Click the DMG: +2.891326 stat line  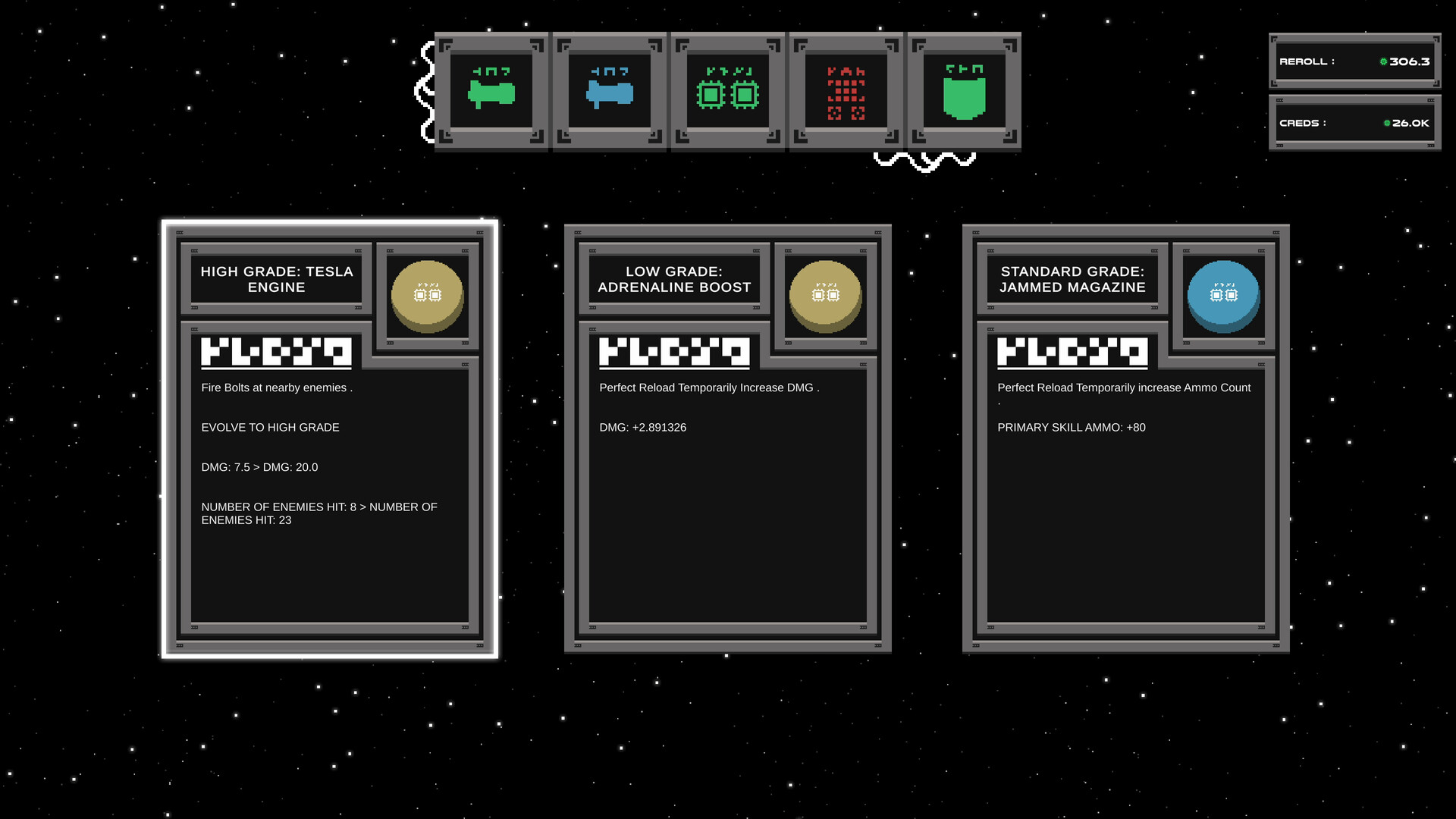pyautogui.click(x=642, y=427)
